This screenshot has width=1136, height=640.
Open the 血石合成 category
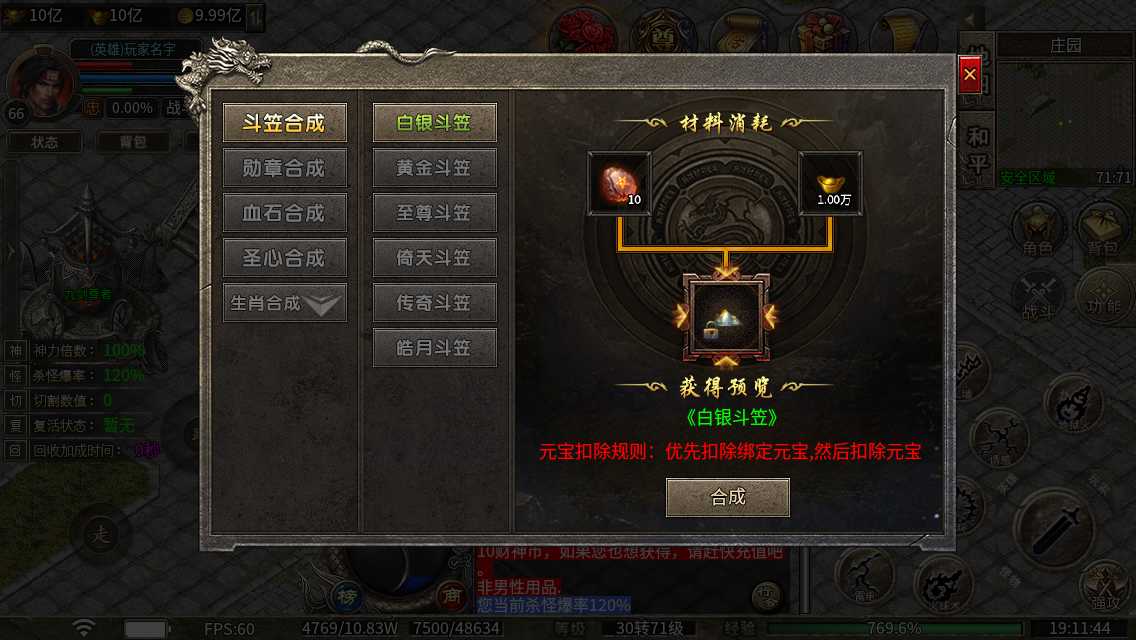click(285, 213)
